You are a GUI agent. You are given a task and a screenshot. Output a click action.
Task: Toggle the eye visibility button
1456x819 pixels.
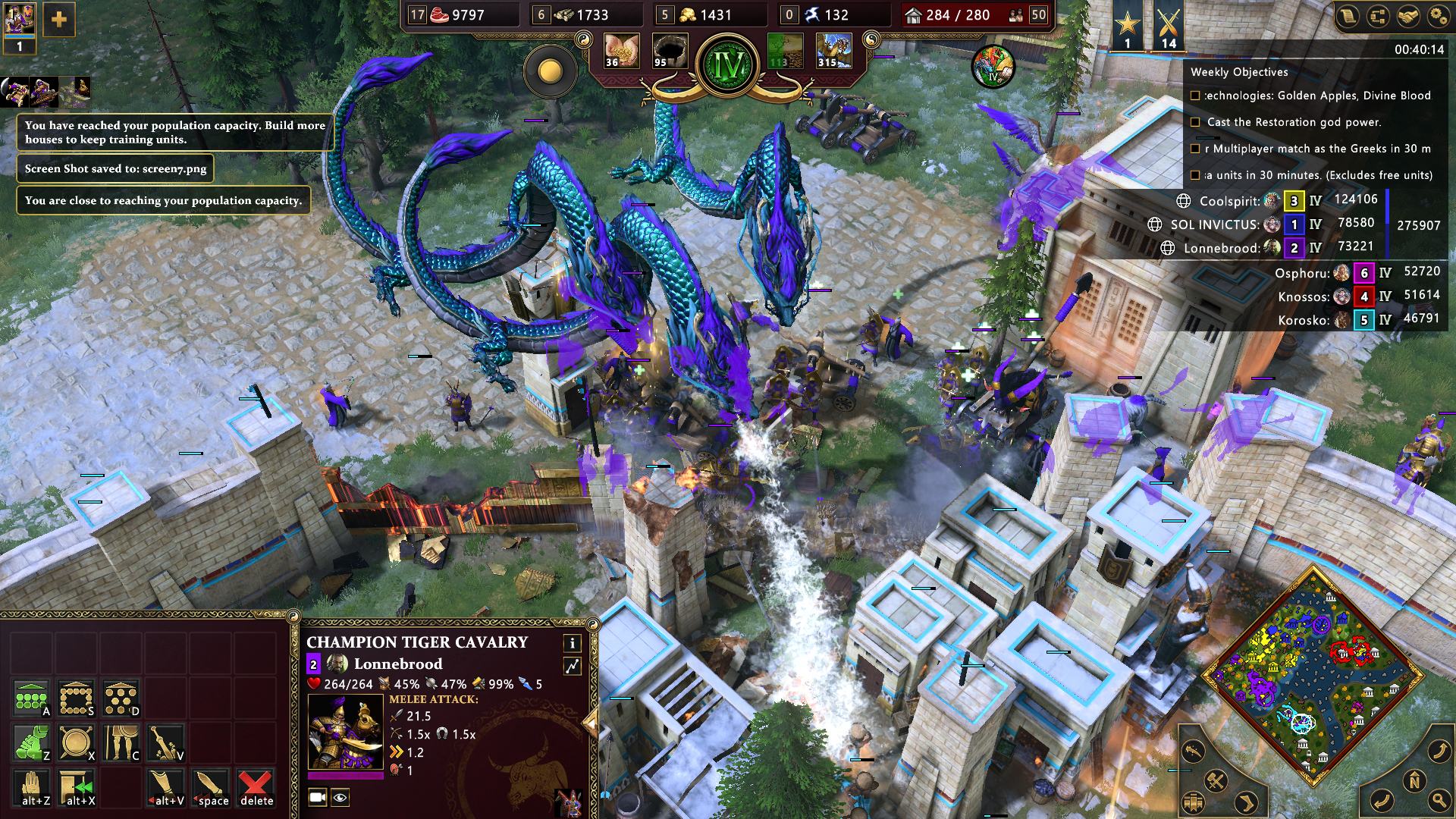click(x=340, y=797)
